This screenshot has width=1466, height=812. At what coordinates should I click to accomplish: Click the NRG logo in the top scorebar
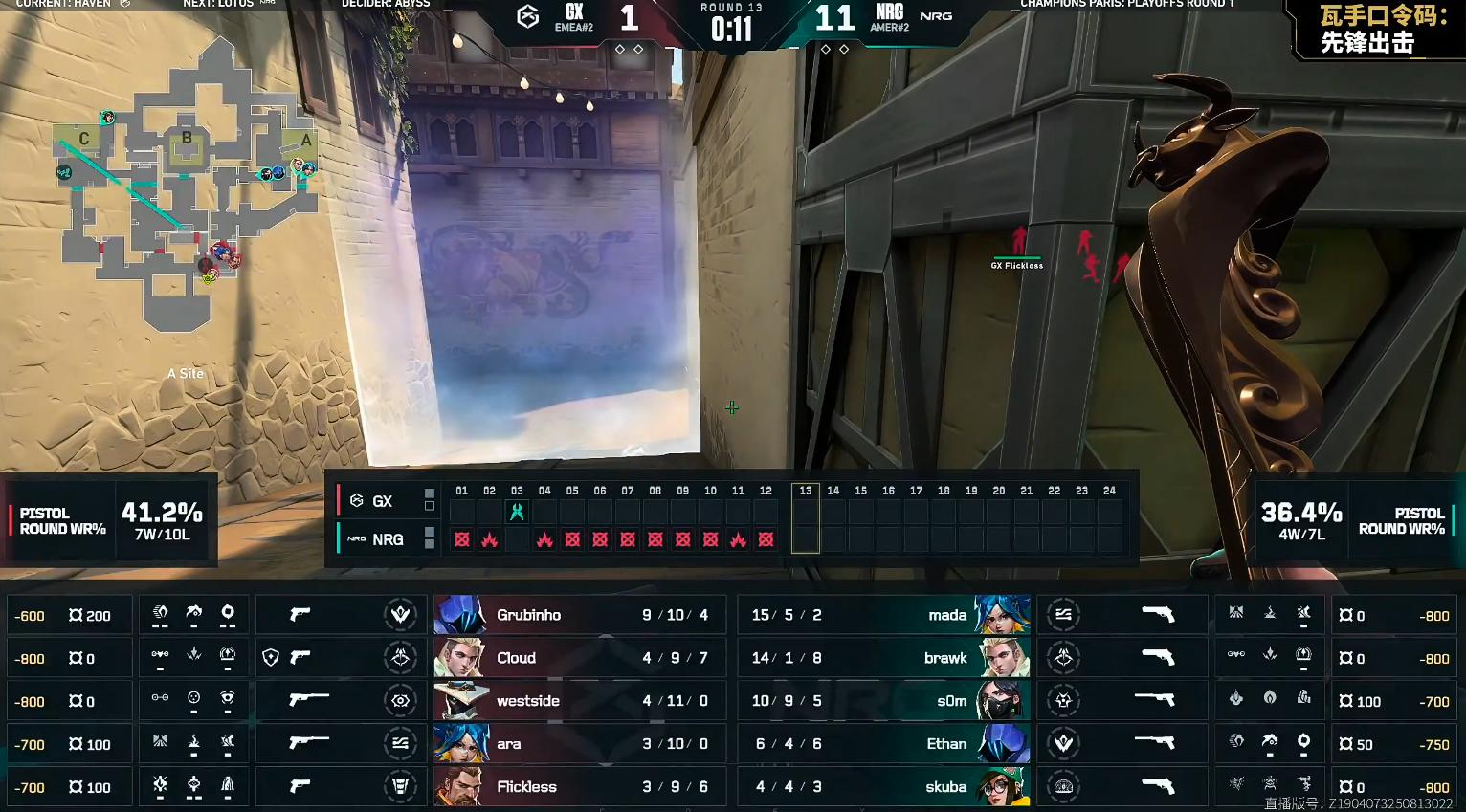tap(936, 16)
